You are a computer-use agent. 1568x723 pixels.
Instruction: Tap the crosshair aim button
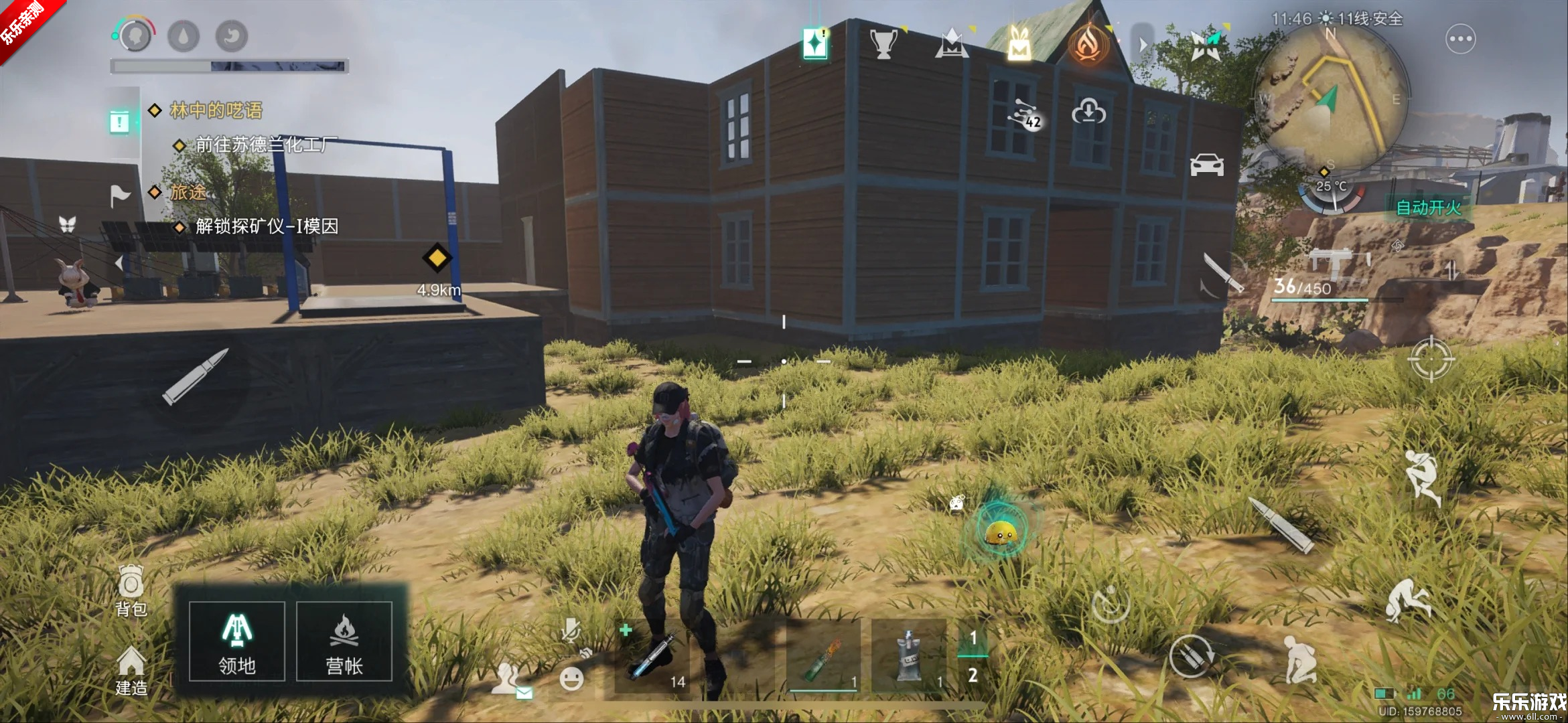pos(1431,359)
